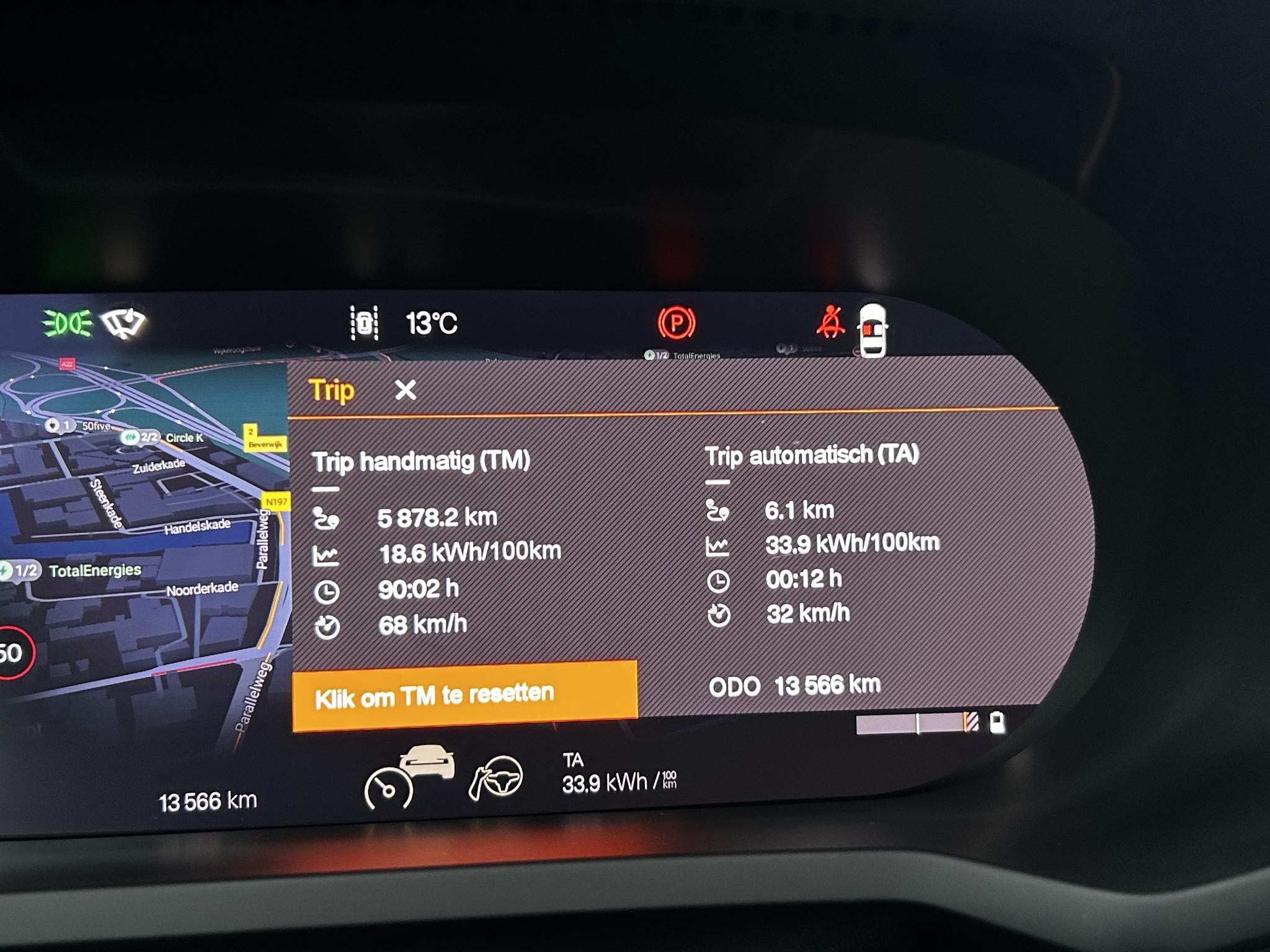This screenshot has height=952, width=1270.
Task: Click the 'Klik om TM te resetten' button
Action: coord(464,695)
